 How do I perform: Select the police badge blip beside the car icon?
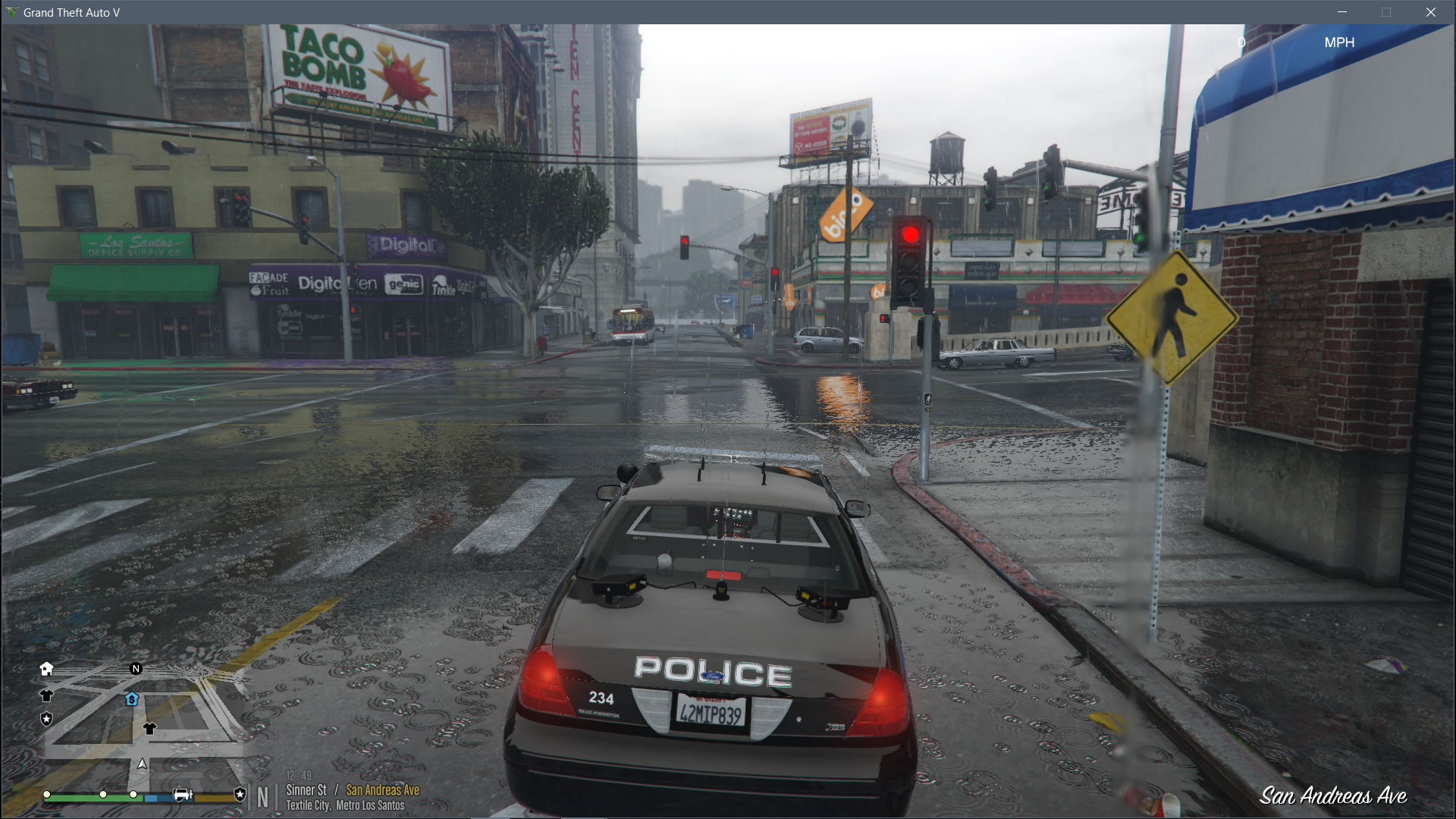(240, 794)
